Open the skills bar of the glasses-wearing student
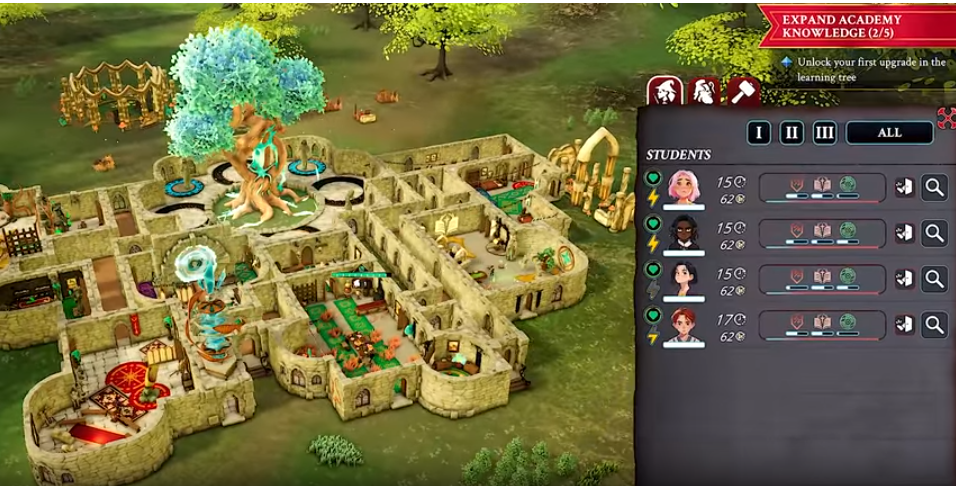 pyautogui.click(x=822, y=233)
